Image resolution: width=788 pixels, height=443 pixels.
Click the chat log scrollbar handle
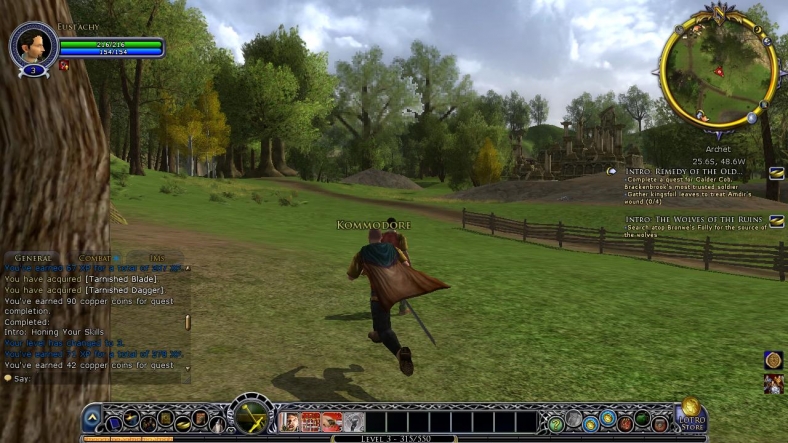[x=187, y=323]
